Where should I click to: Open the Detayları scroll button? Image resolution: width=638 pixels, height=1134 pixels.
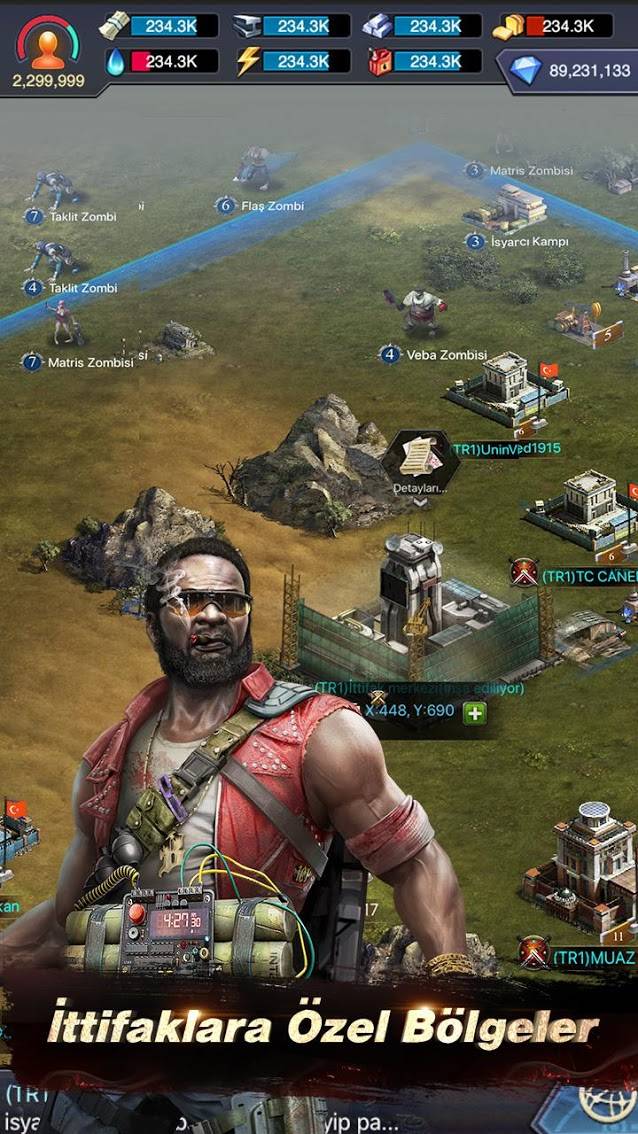pos(420,462)
